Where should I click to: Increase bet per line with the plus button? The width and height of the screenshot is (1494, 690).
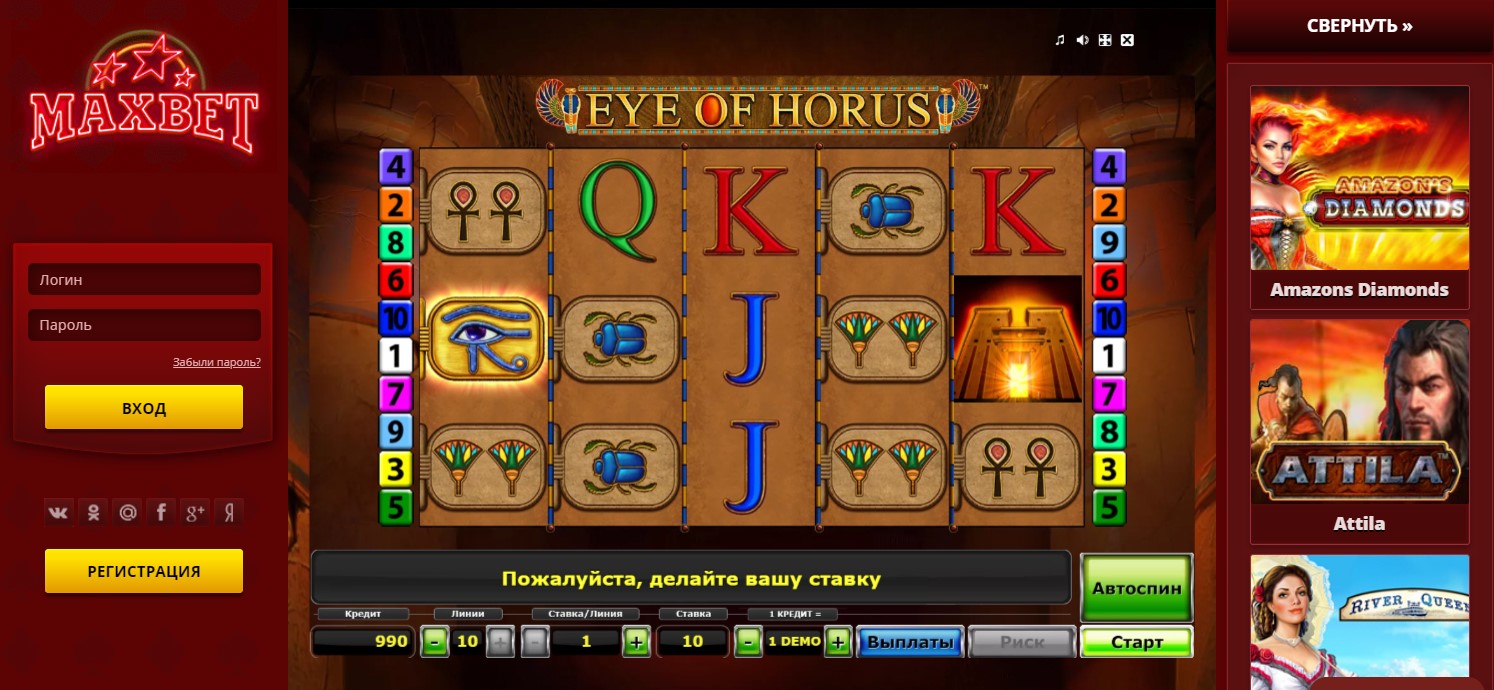[x=636, y=642]
